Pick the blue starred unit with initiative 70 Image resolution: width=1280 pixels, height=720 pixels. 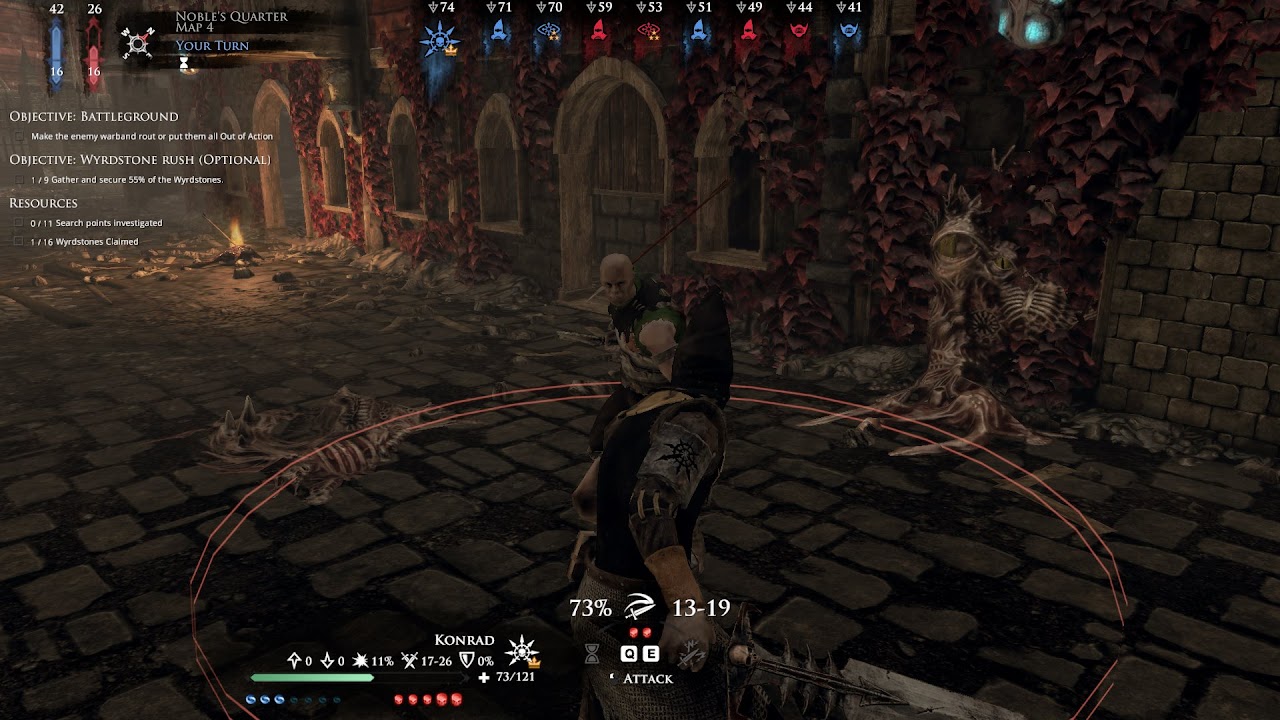(548, 31)
